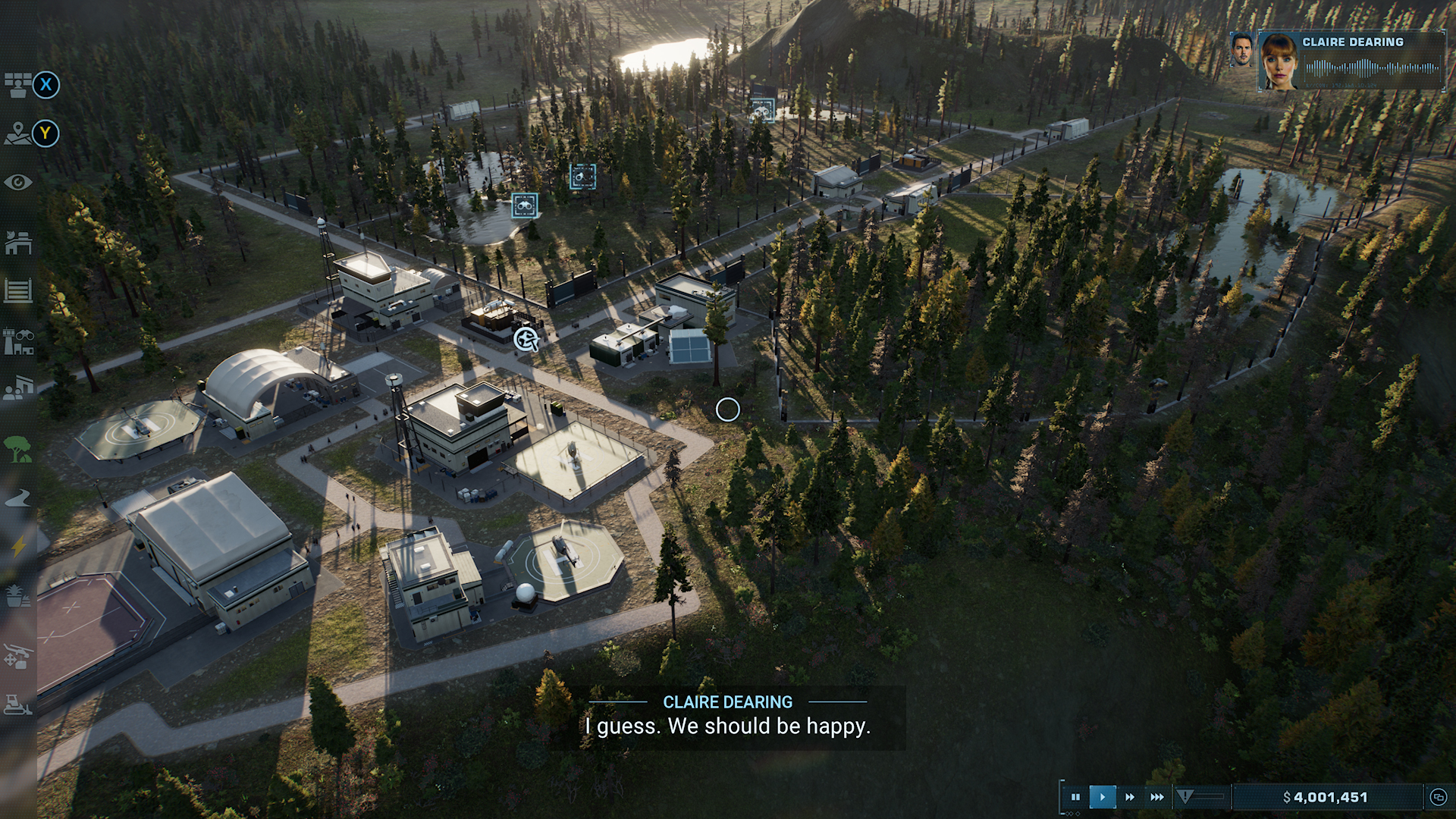The width and height of the screenshot is (1456, 819).
Task: Activate the bulldozer demolish tool
Action: click(x=18, y=705)
